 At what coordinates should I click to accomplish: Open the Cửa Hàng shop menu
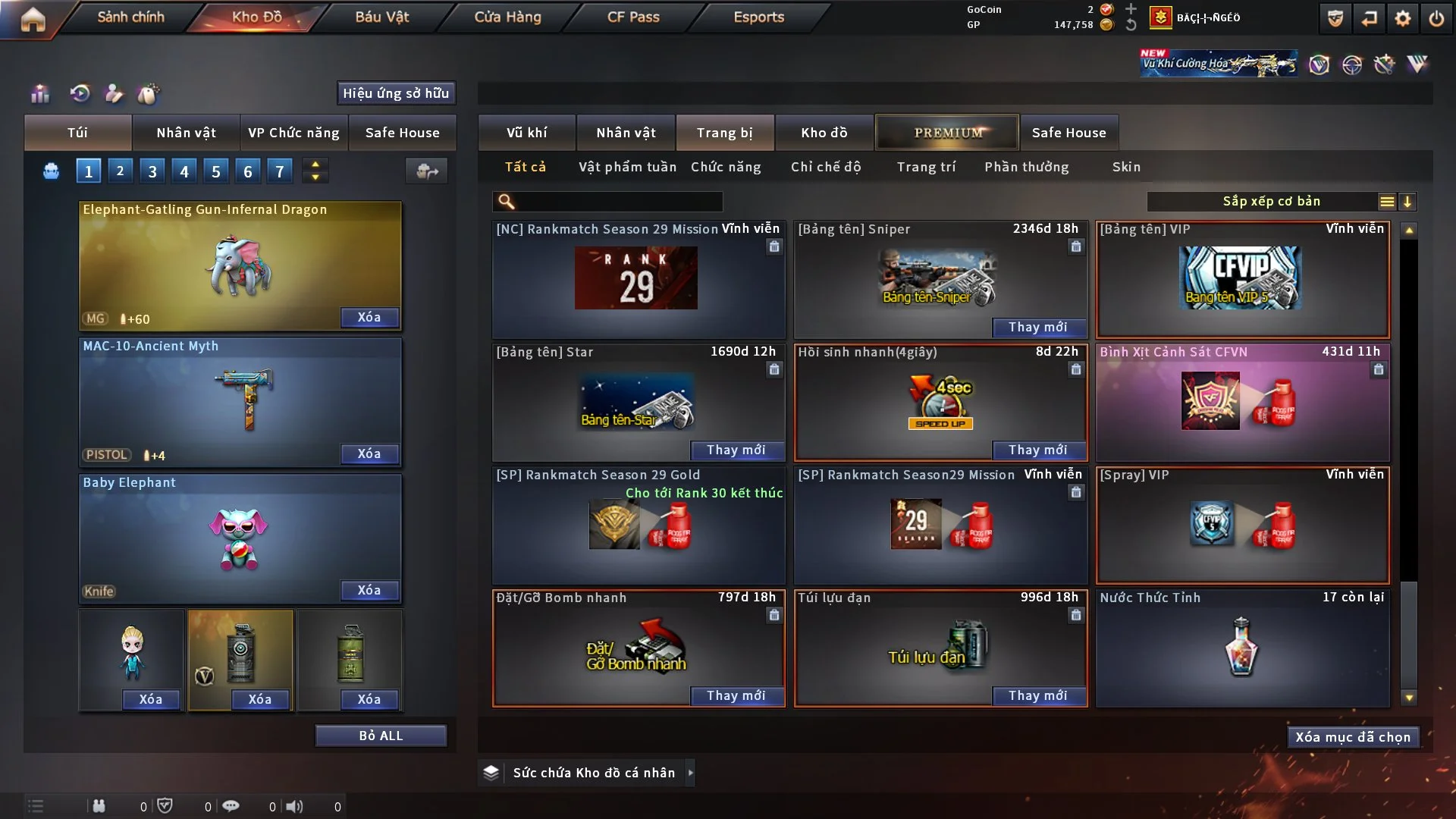click(507, 17)
